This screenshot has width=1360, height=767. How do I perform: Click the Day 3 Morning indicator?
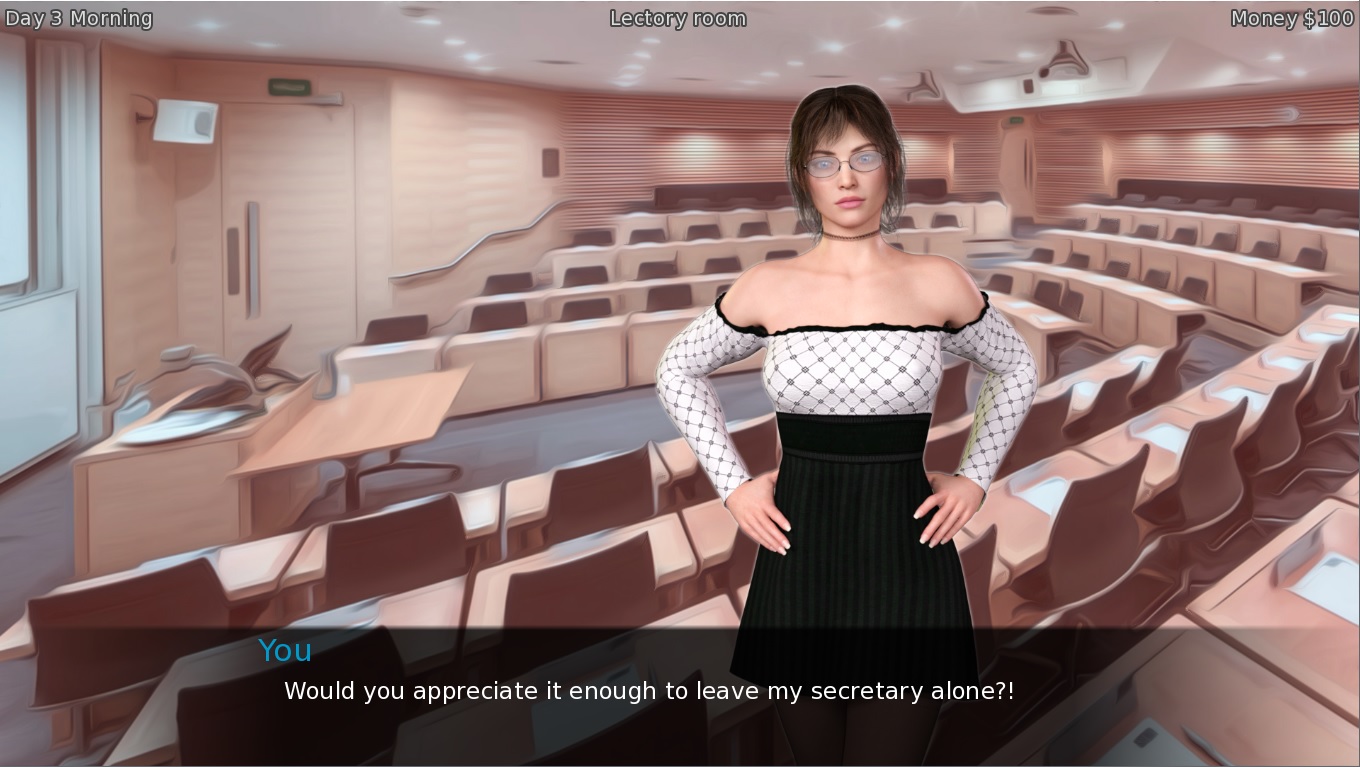(78, 17)
